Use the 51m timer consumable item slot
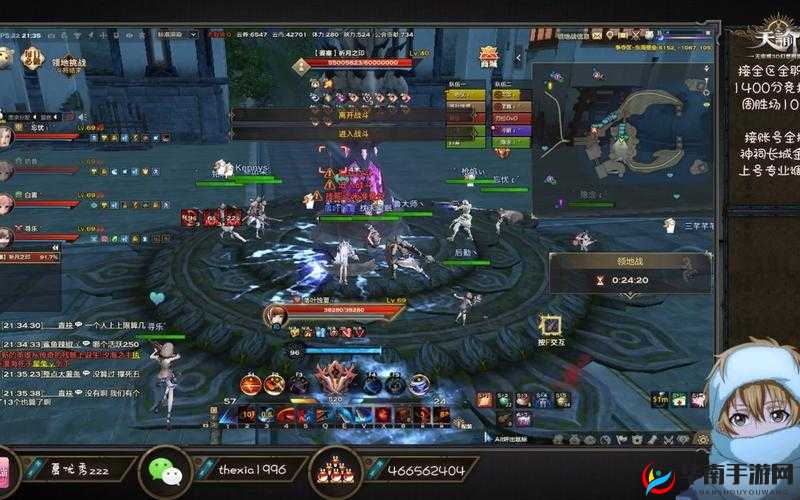The width and height of the screenshot is (800, 500). click(x=661, y=400)
